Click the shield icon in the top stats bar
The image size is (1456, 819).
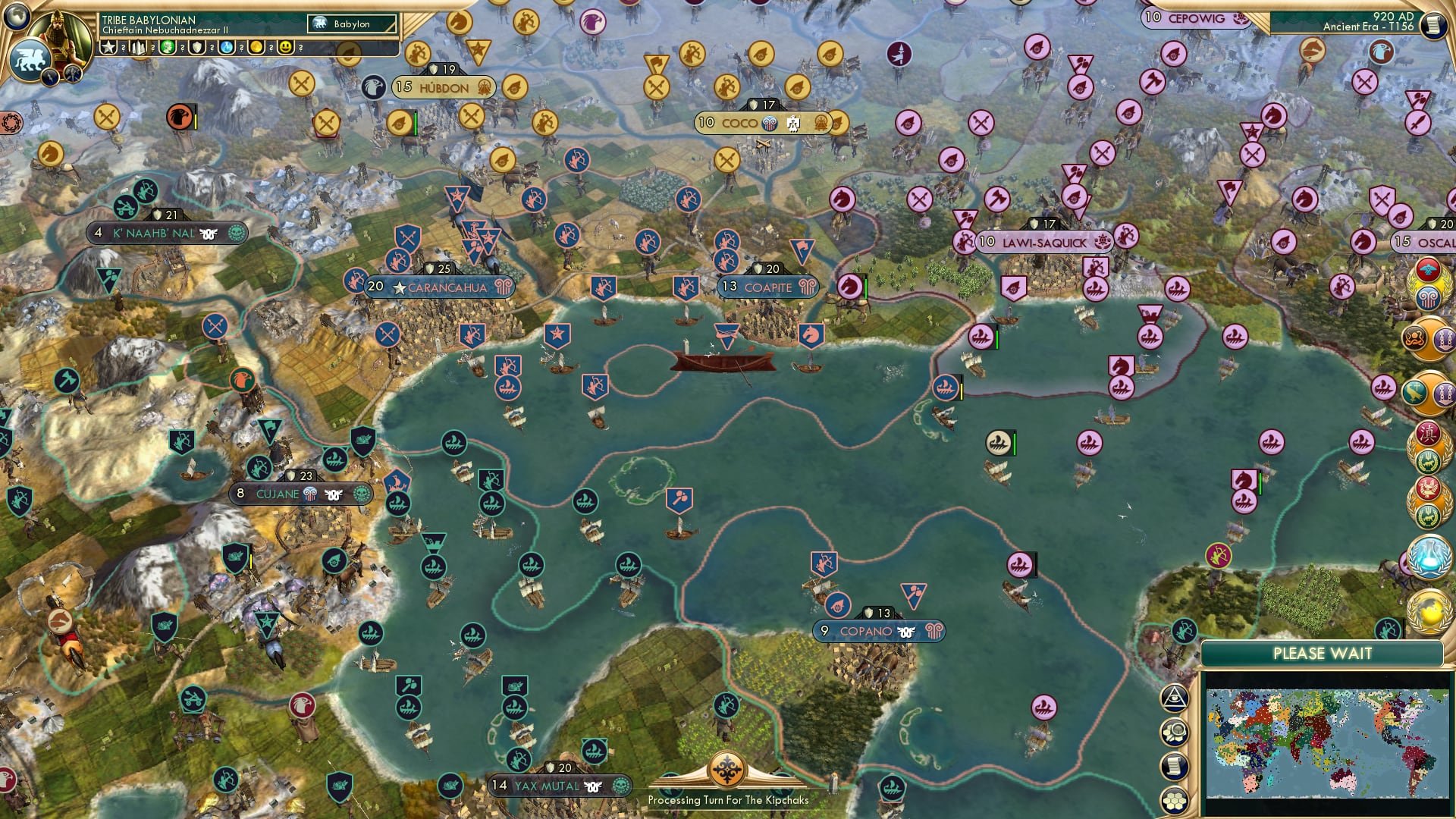(196, 48)
